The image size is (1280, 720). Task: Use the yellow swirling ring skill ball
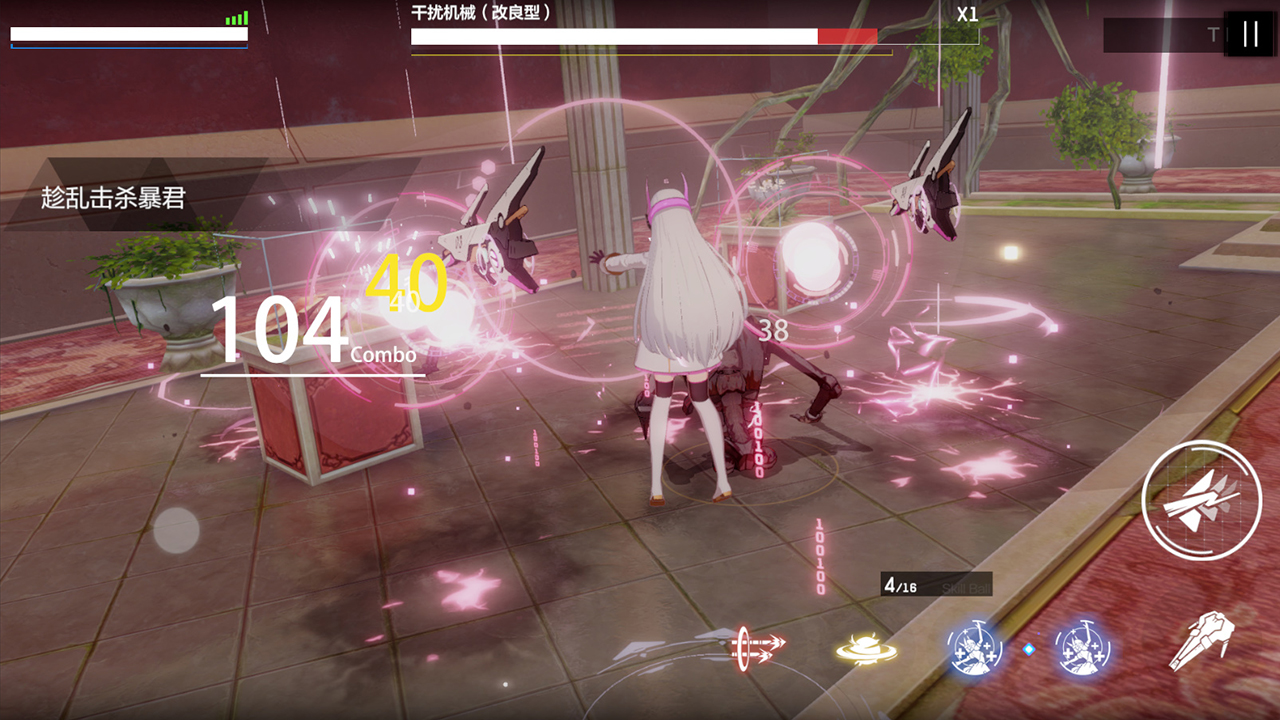[866, 649]
